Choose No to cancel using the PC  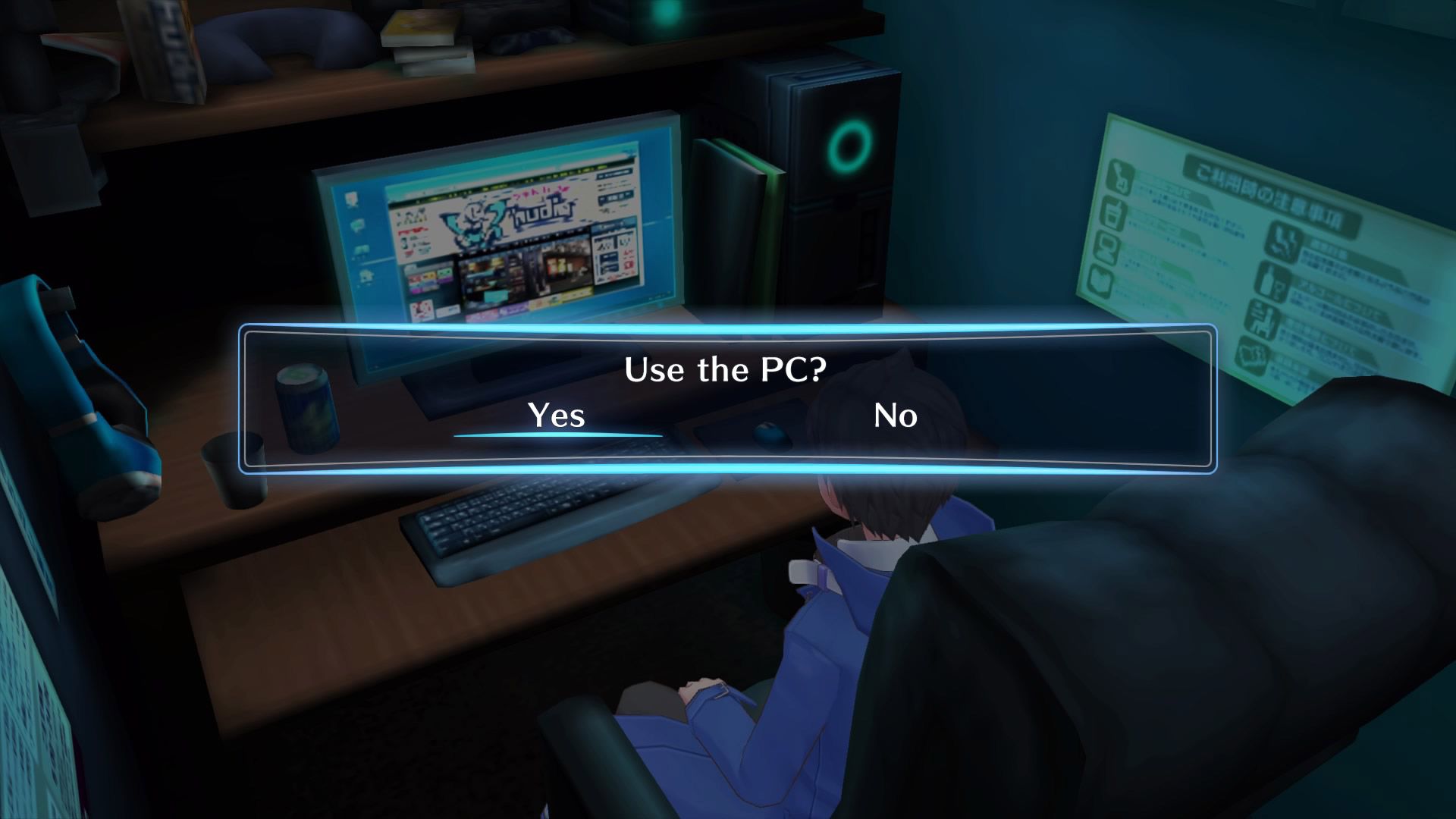(x=896, y=416)
